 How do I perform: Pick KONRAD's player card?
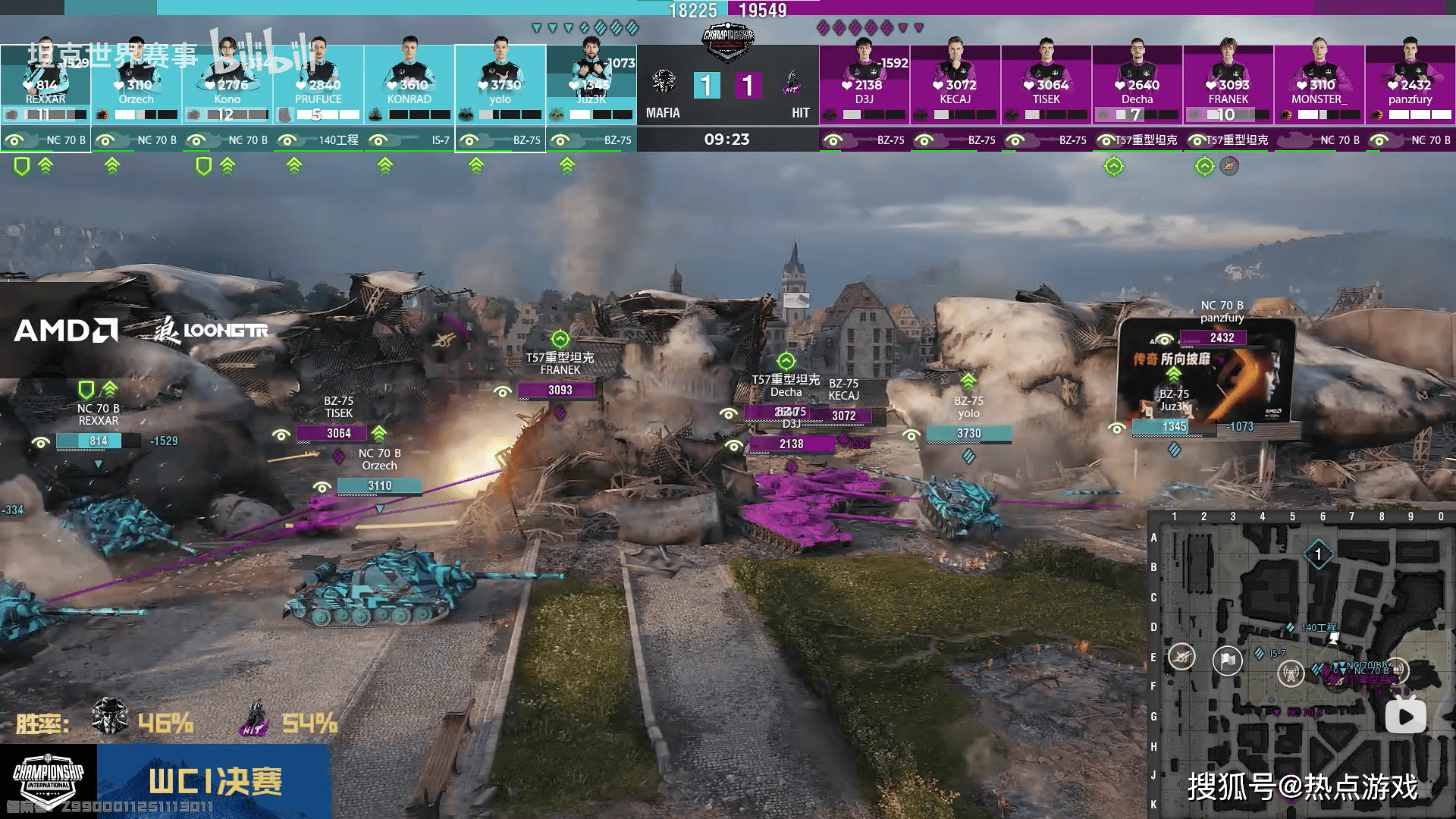click(409, 83)
